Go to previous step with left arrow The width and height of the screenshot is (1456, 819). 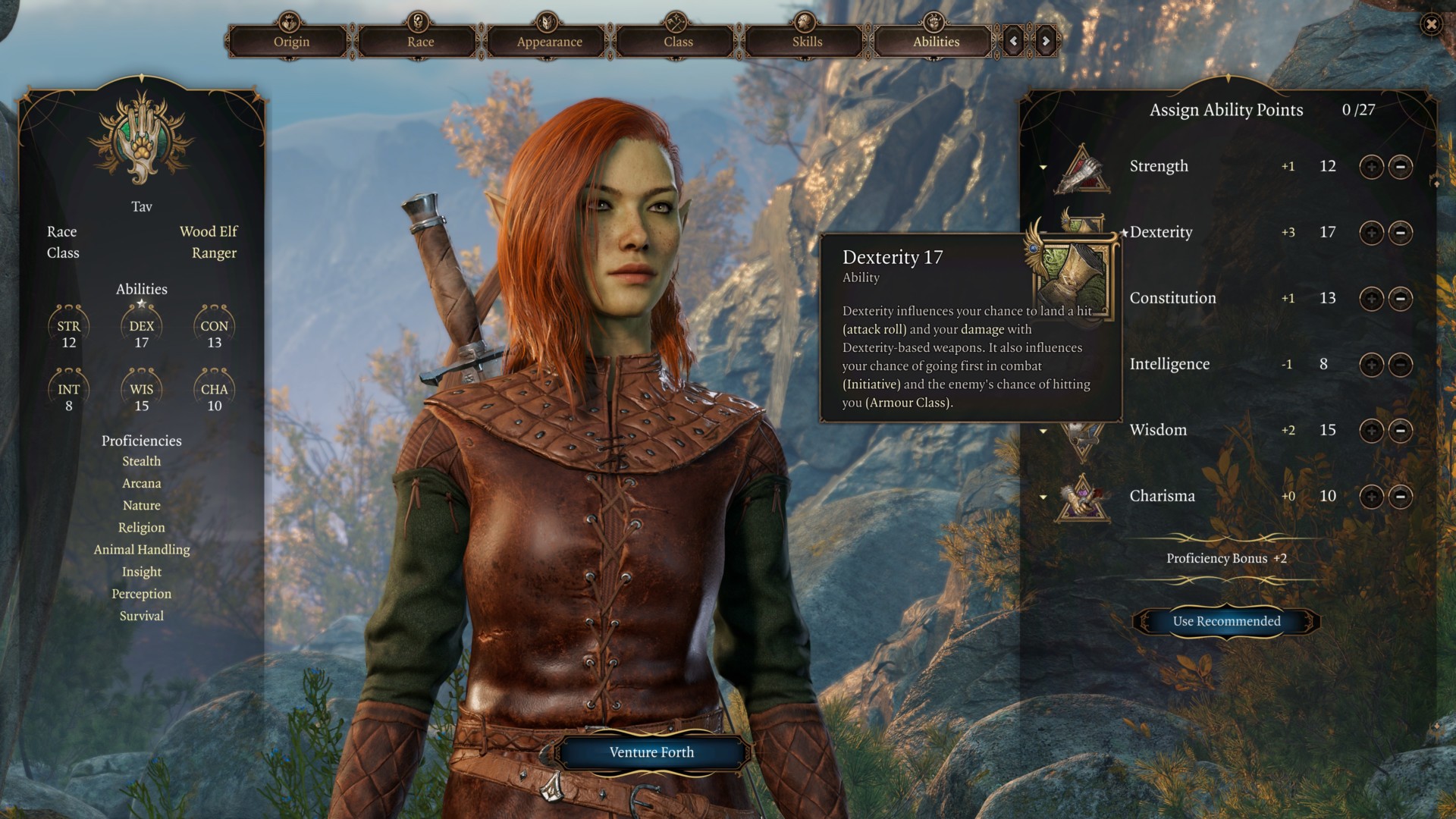1013,41
